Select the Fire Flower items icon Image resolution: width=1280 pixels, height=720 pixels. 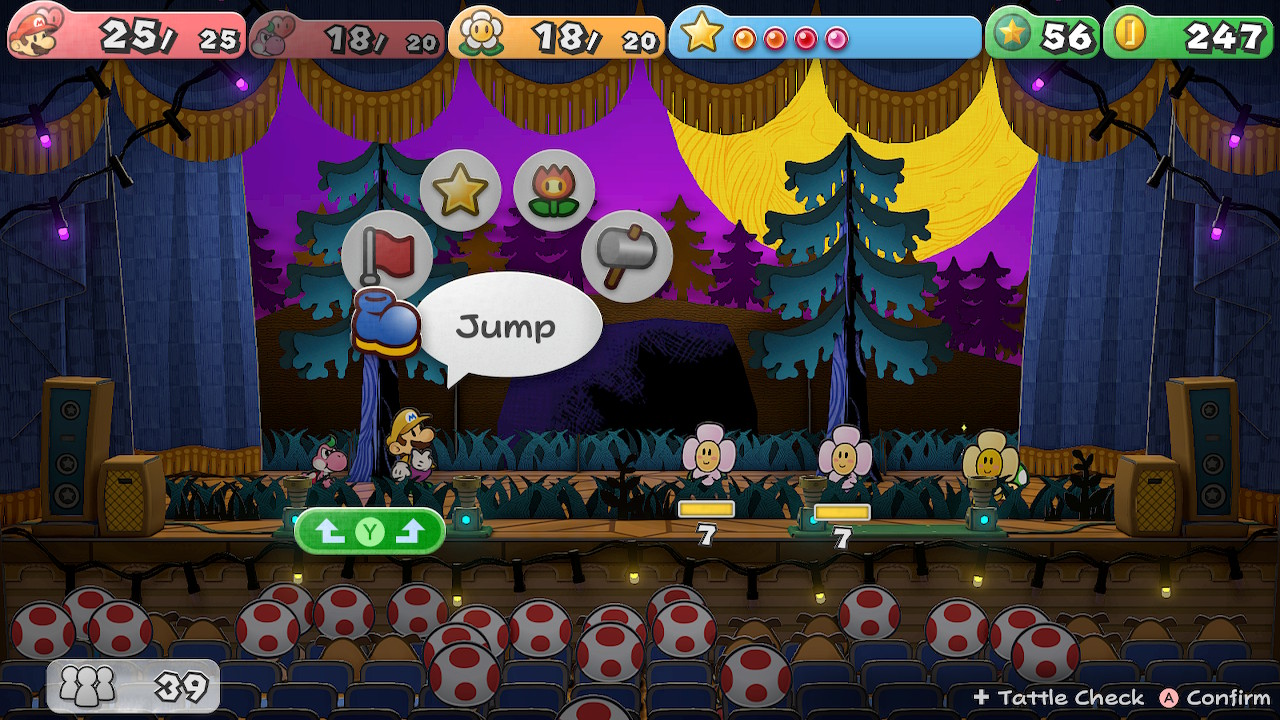pyautogui.click(x=554, y=189)
